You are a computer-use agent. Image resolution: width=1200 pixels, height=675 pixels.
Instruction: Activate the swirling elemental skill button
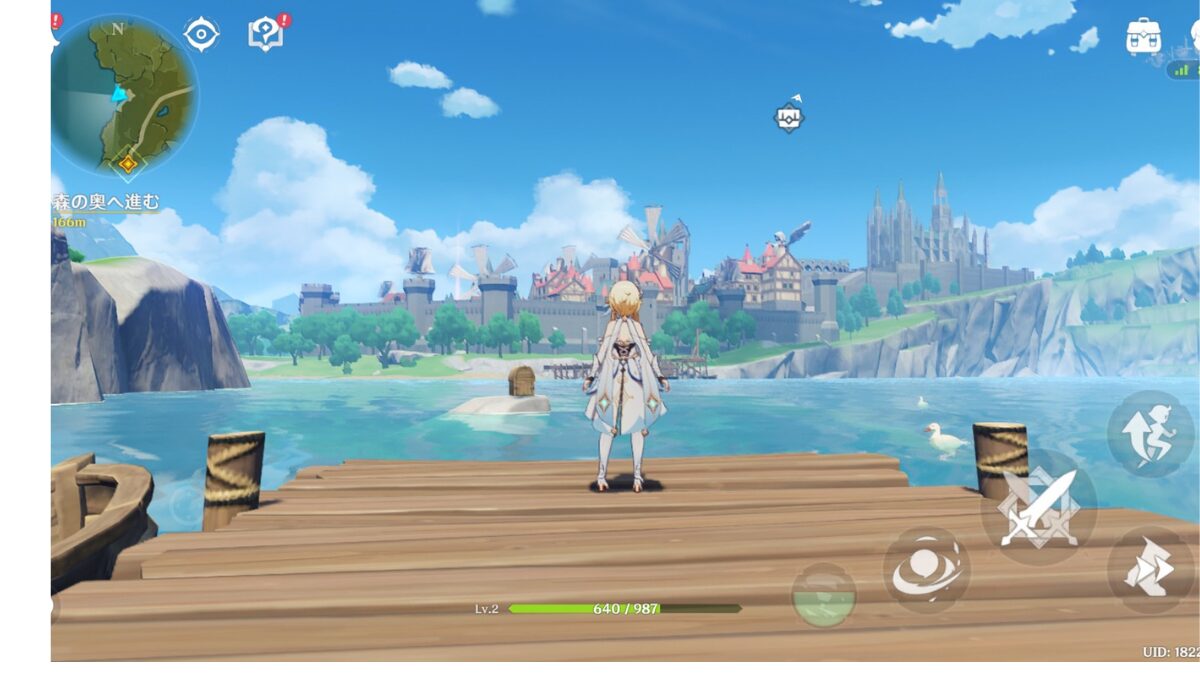[x=926, y=570]
